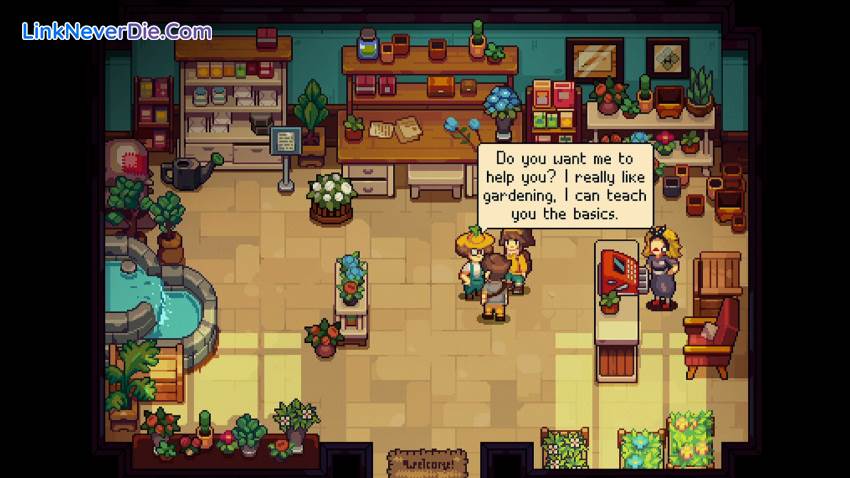Advance the gardening help dialogue bubble

pyautogui.click(x=565, y=185)
